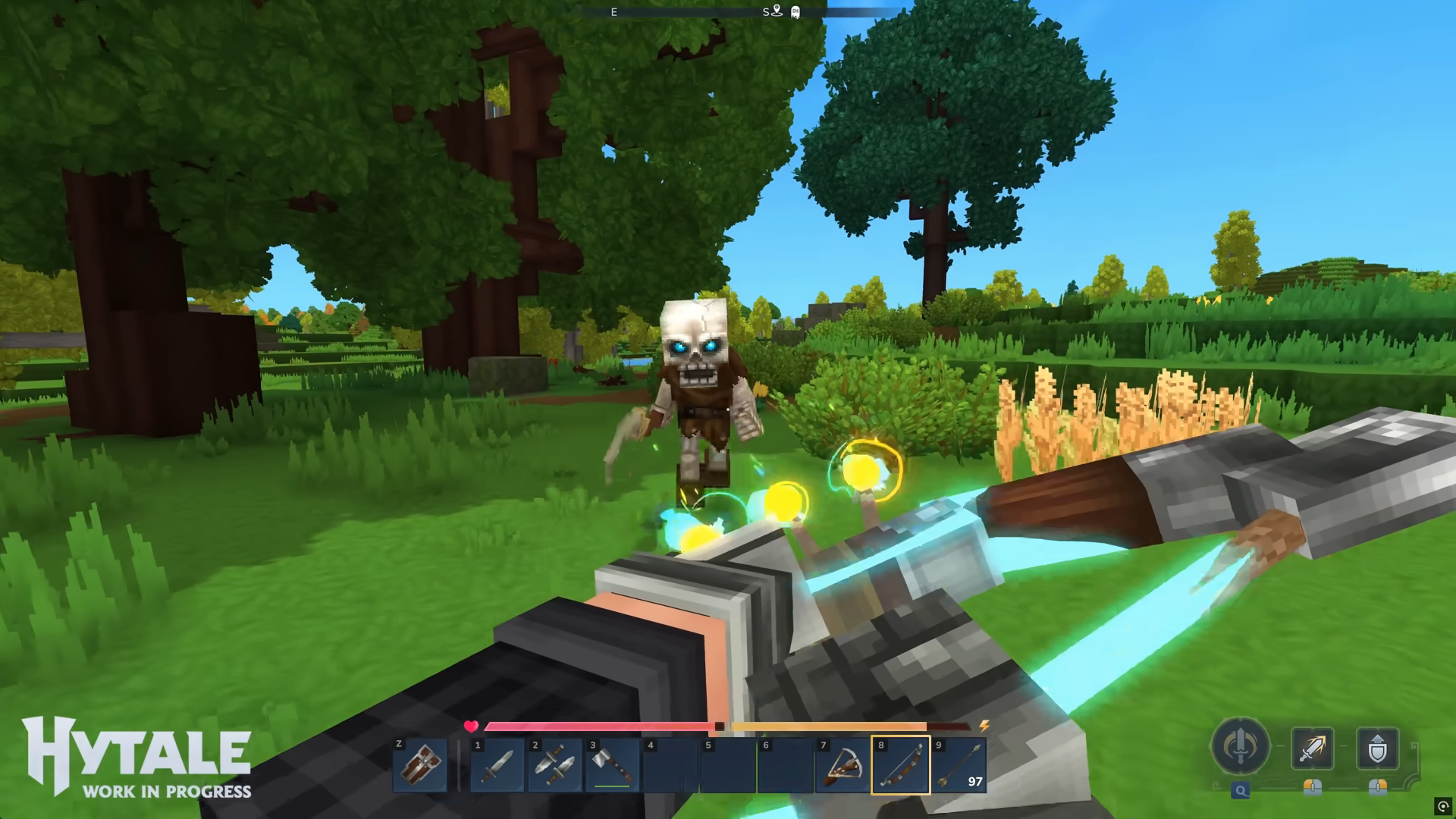This screenshot has height=819, width=1456.
Task: Select the sword in hotbar slot 1
Action: click(x=497, y=765)
